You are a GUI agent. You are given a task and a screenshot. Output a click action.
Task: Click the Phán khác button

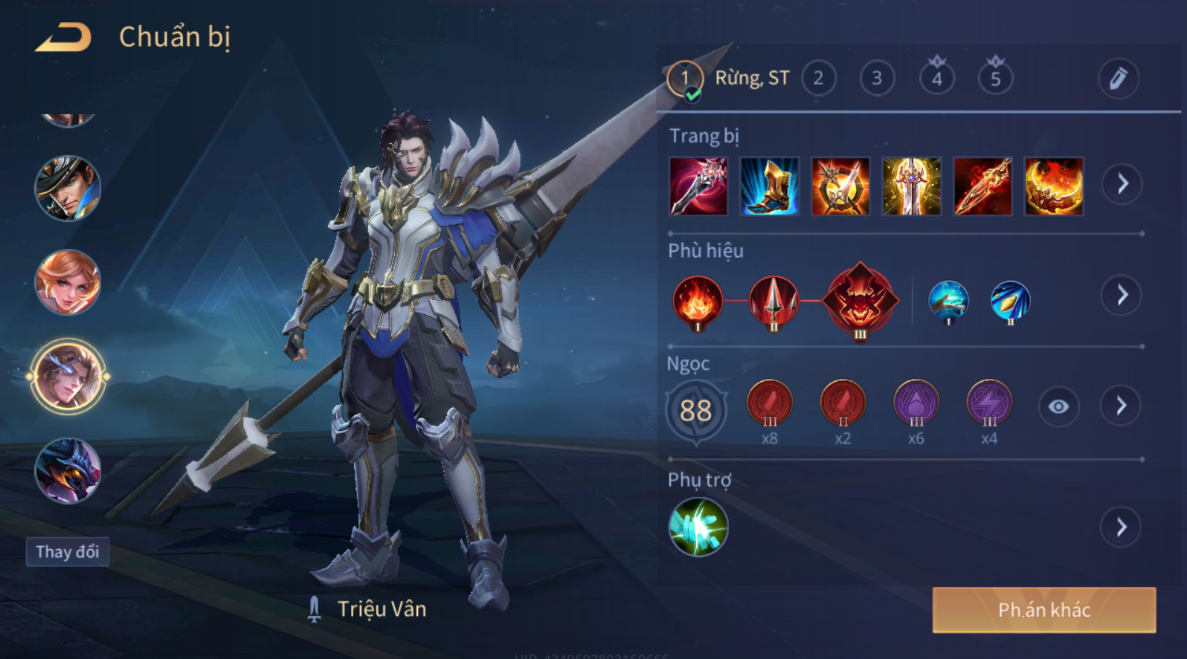pyautogui.click(x=1043, y=610)
